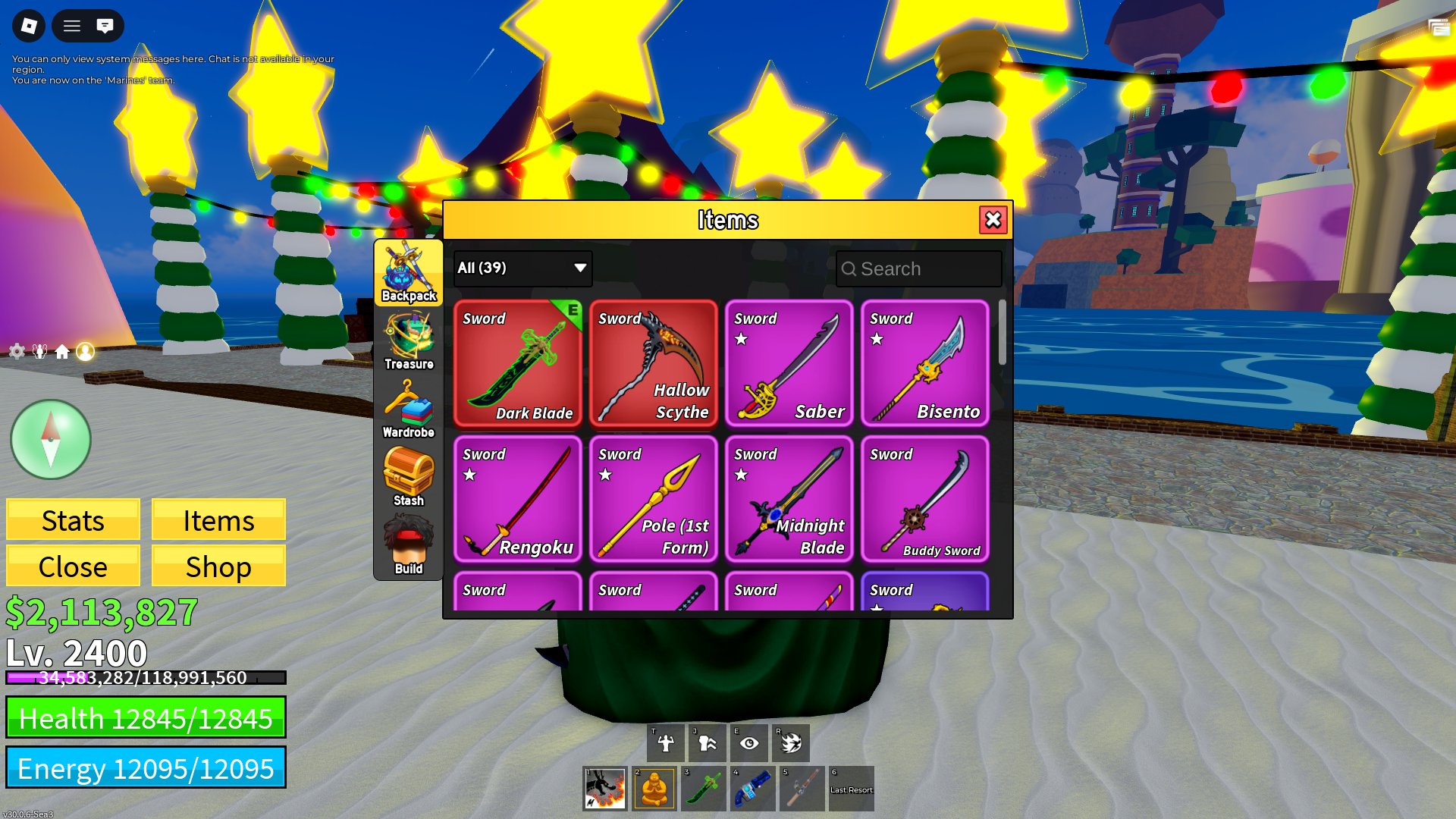
Task: Open the Stats menu
Action: pos(72,520)
